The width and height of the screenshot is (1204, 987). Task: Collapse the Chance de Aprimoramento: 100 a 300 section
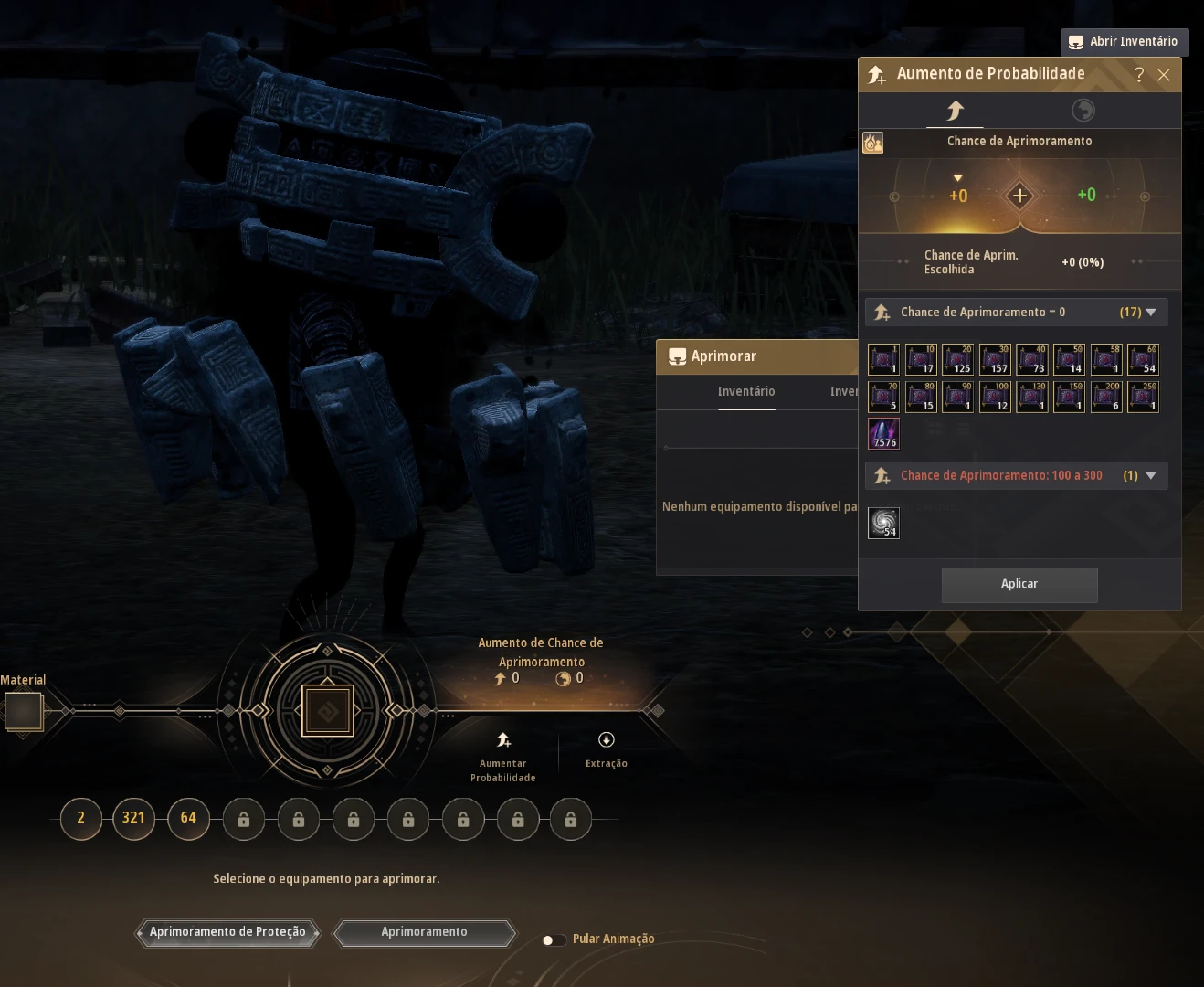1150,476
